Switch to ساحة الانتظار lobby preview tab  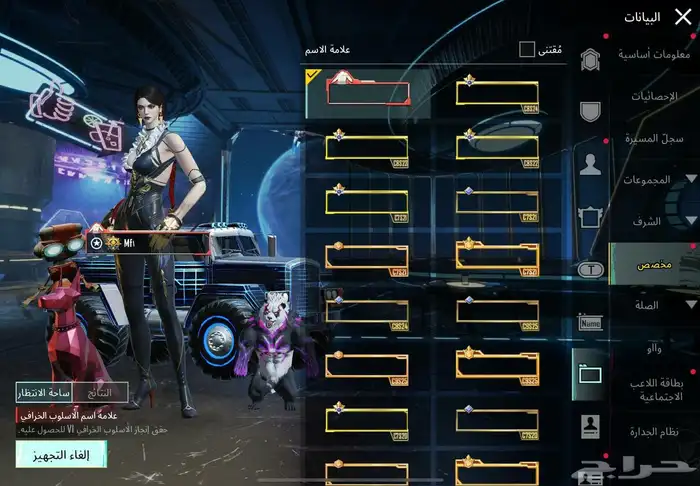pos(44,393)
